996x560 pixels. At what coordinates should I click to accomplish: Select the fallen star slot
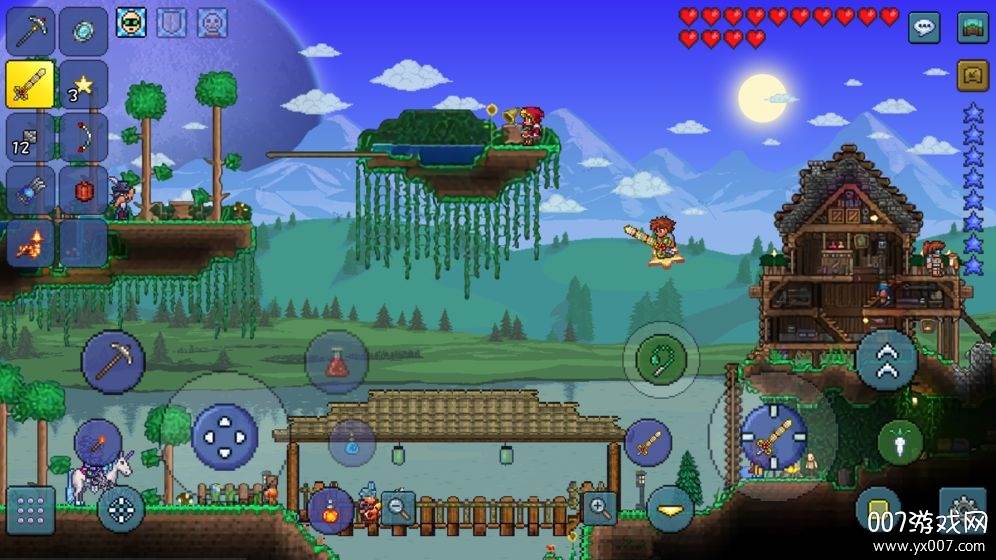point(82,83)
